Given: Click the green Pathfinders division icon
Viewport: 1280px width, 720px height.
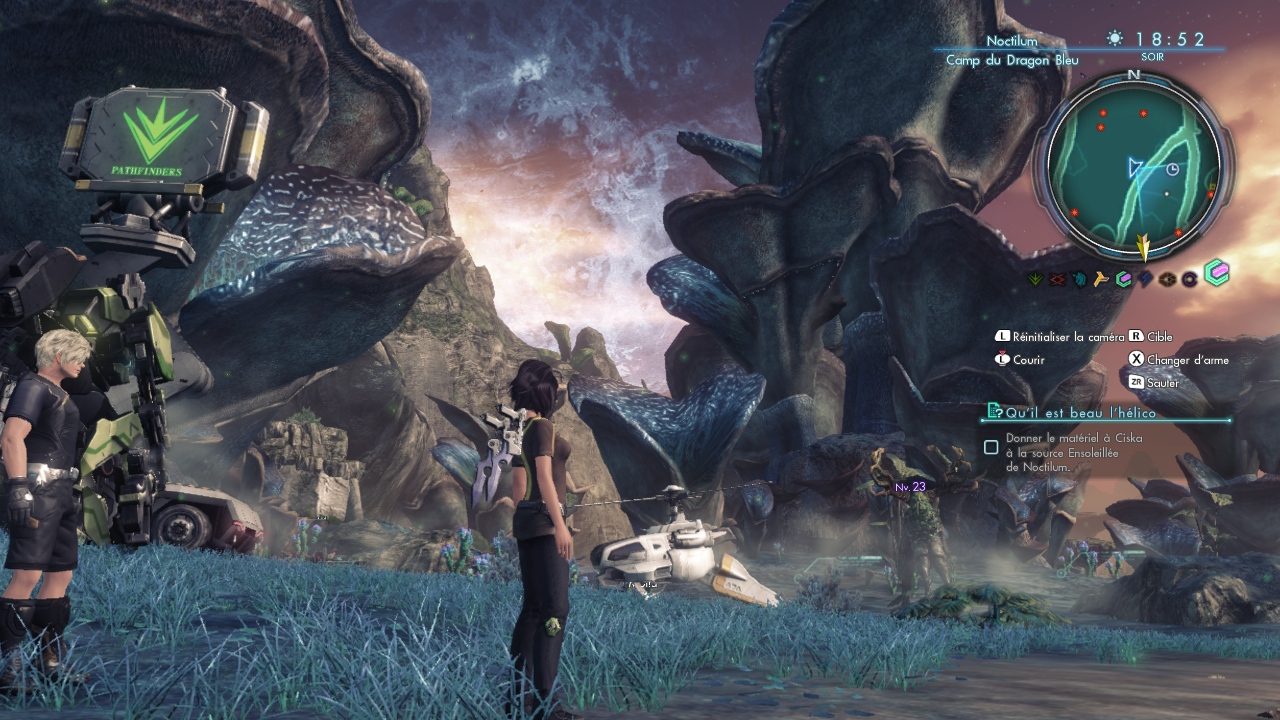Looking at the screenshot, I should 1035,279.
